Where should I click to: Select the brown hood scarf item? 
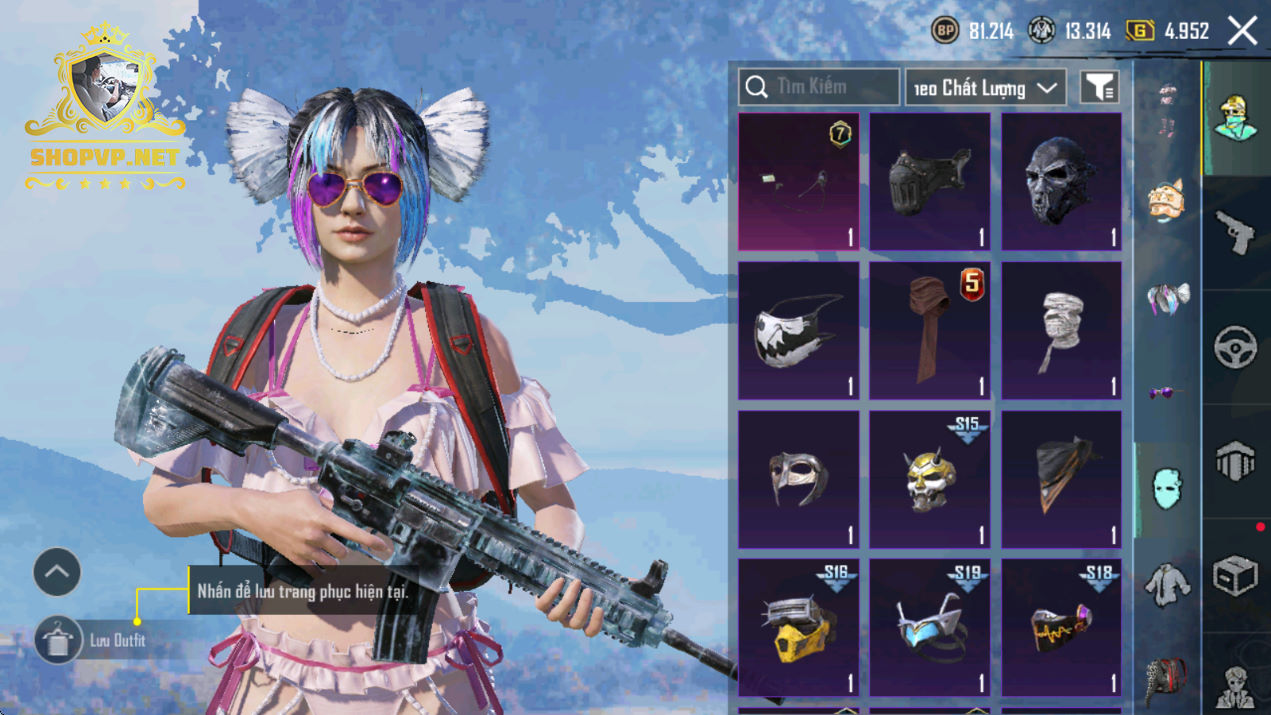click(x=929, y=330)
